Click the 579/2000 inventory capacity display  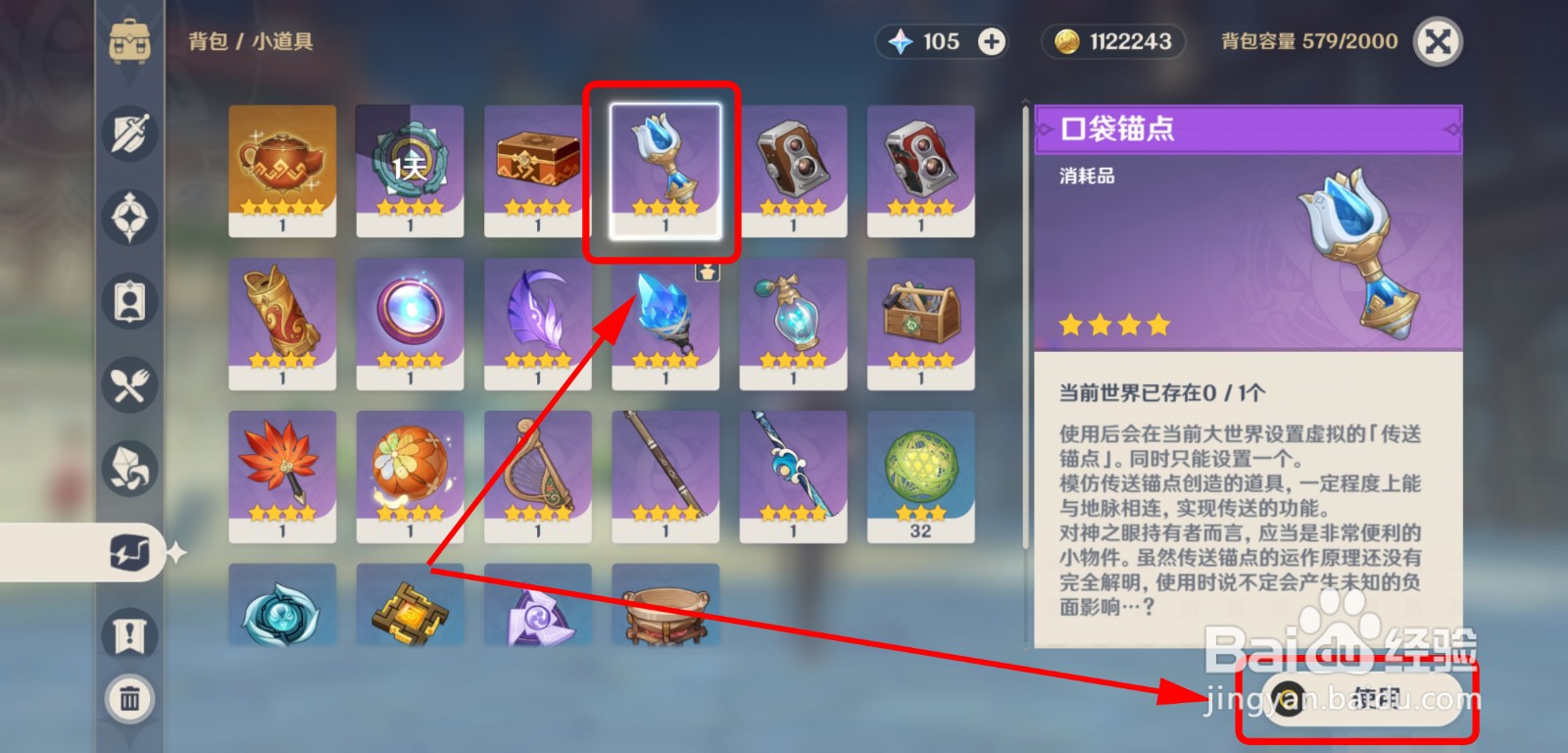point(1313,41)
